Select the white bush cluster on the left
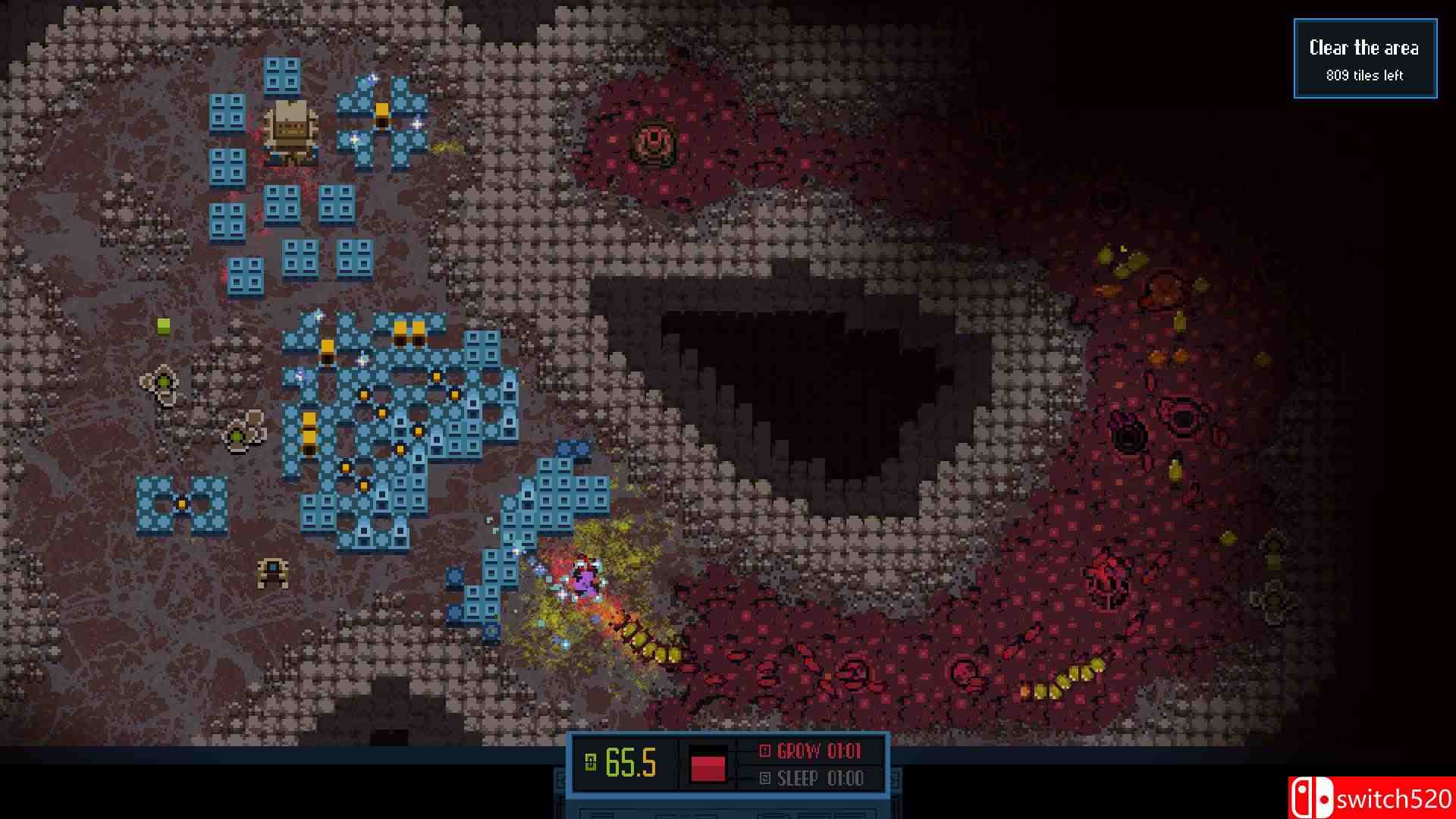This screenshot has height=819, width=1456. (x=162, y=383)
